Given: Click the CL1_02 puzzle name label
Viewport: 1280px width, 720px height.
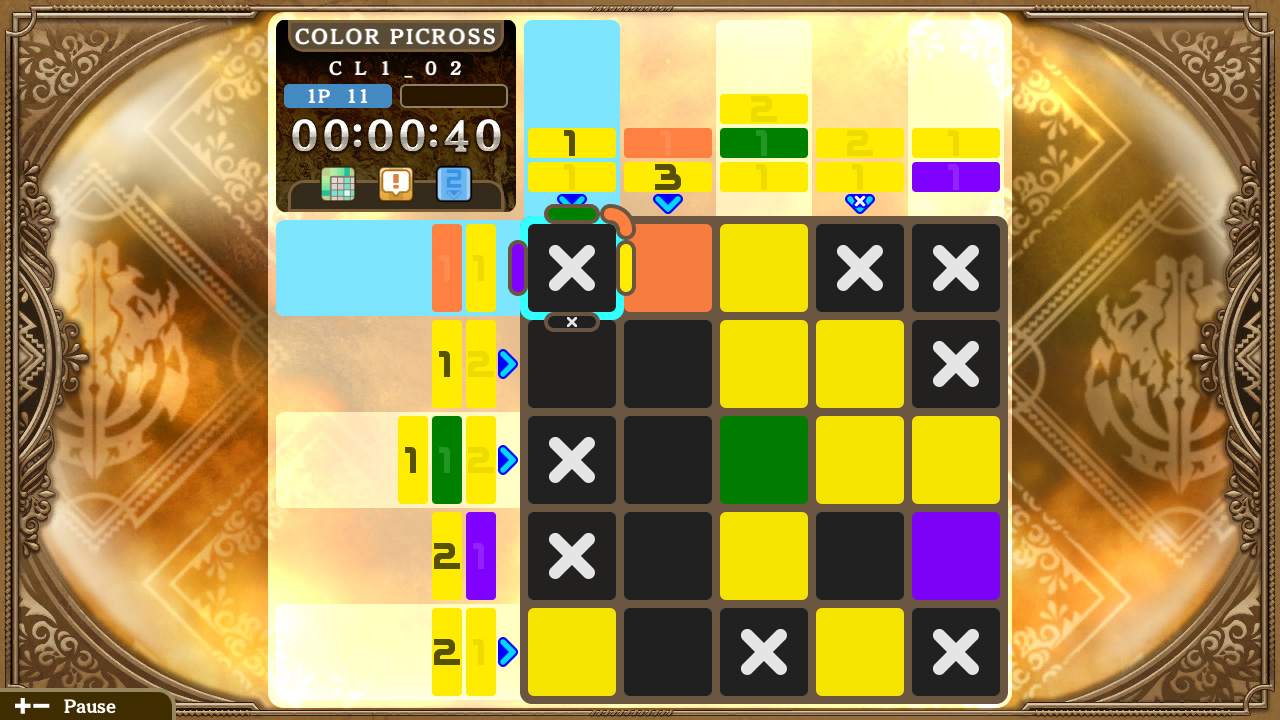Looking at the screenshot, I should click(395, 66).
